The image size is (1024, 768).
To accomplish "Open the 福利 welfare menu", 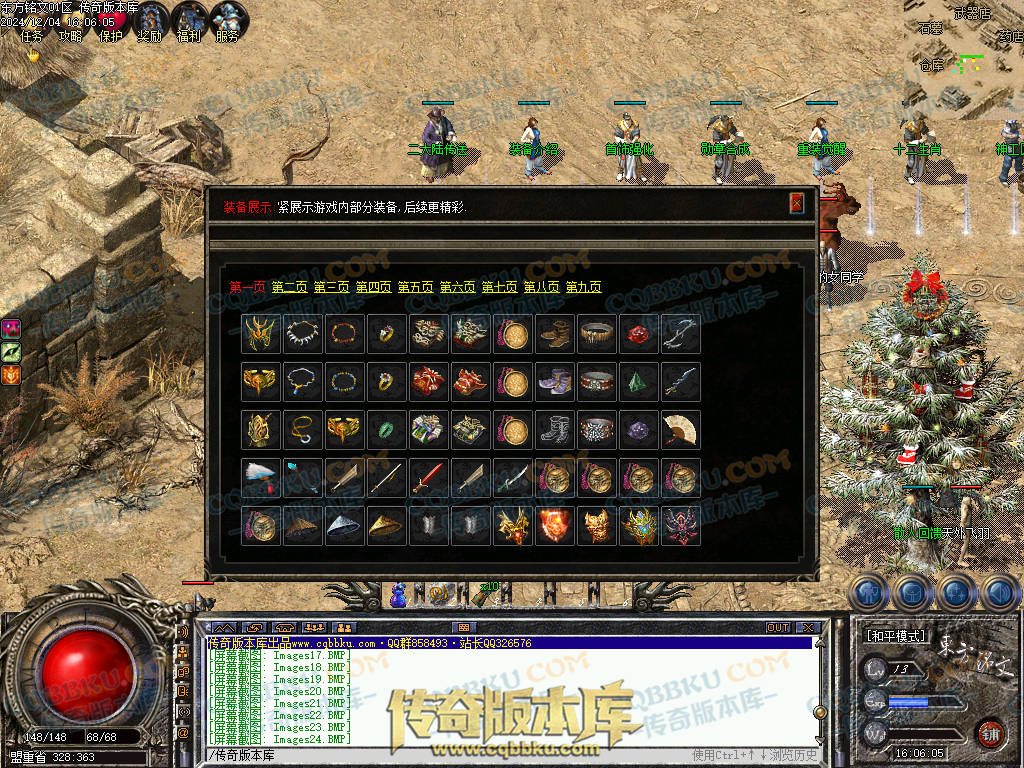I will click(x=189, y=22).
